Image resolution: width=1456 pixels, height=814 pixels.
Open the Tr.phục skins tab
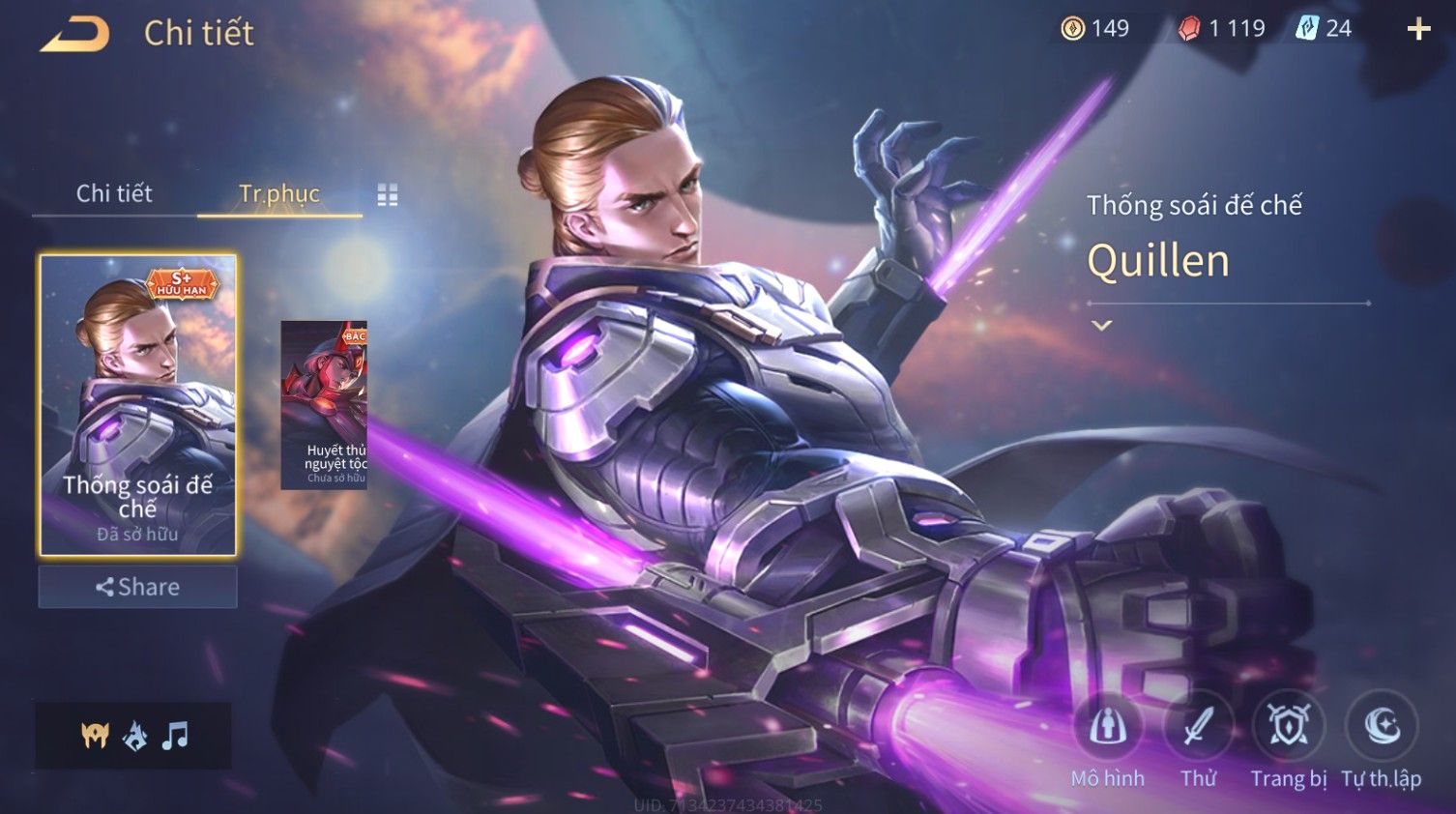pyautogui.click(x=279, y=193)
